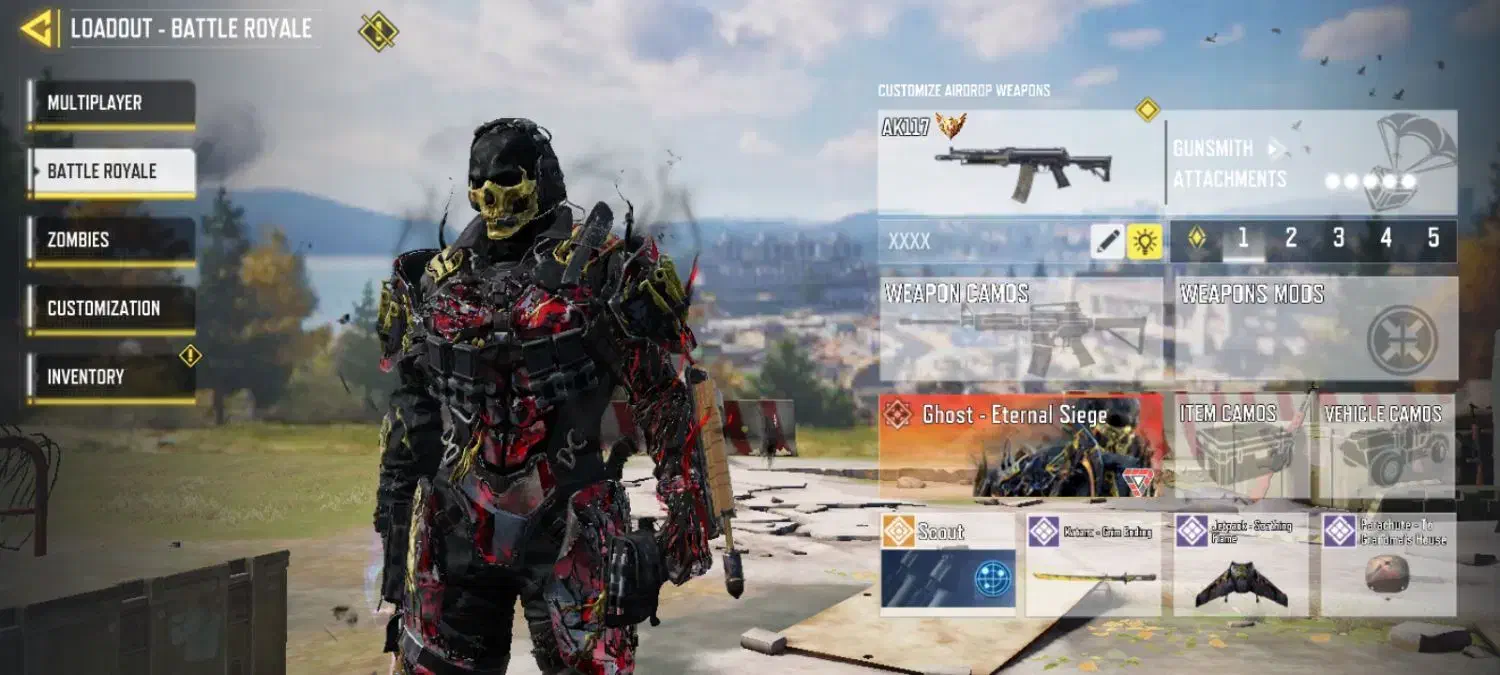Open Item Camos
The image size is (1500, 675).
[1240, 446]
